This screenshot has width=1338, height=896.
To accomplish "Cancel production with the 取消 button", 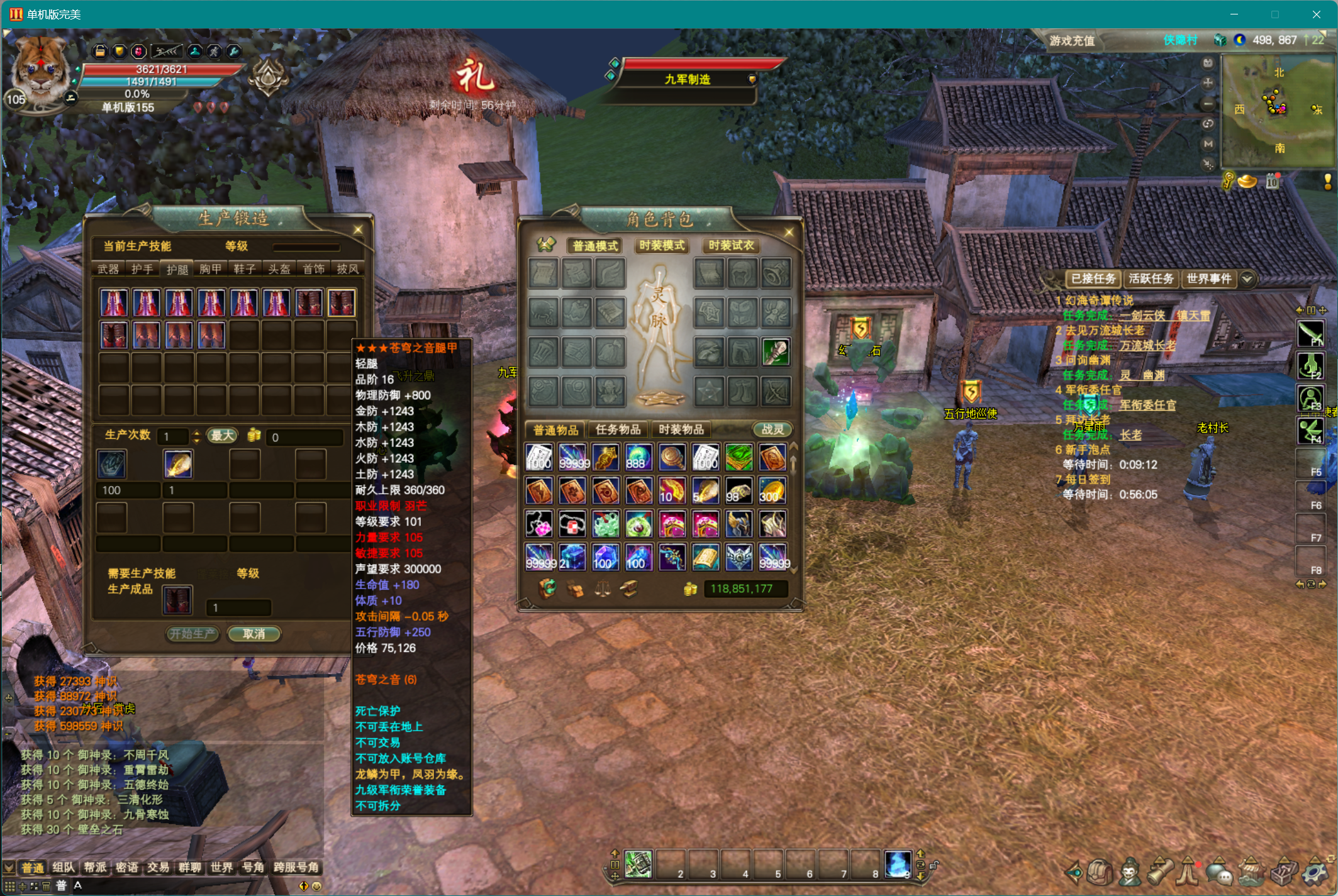I will (254, 634).
